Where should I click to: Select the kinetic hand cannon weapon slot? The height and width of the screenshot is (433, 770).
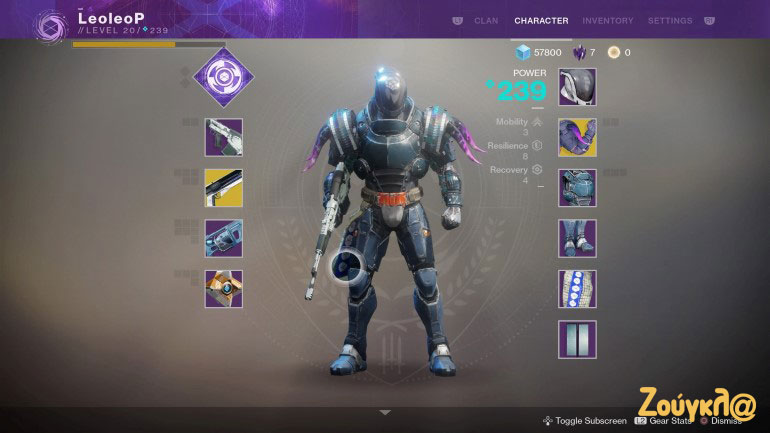(223, 137)
